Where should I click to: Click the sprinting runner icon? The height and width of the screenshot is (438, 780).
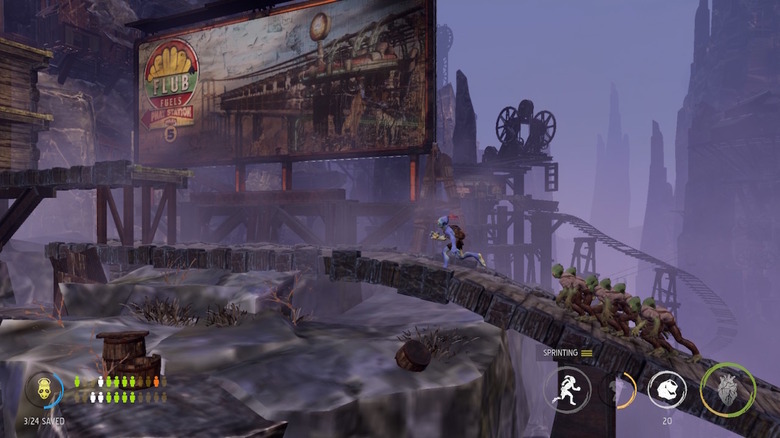tap(567, 389)
